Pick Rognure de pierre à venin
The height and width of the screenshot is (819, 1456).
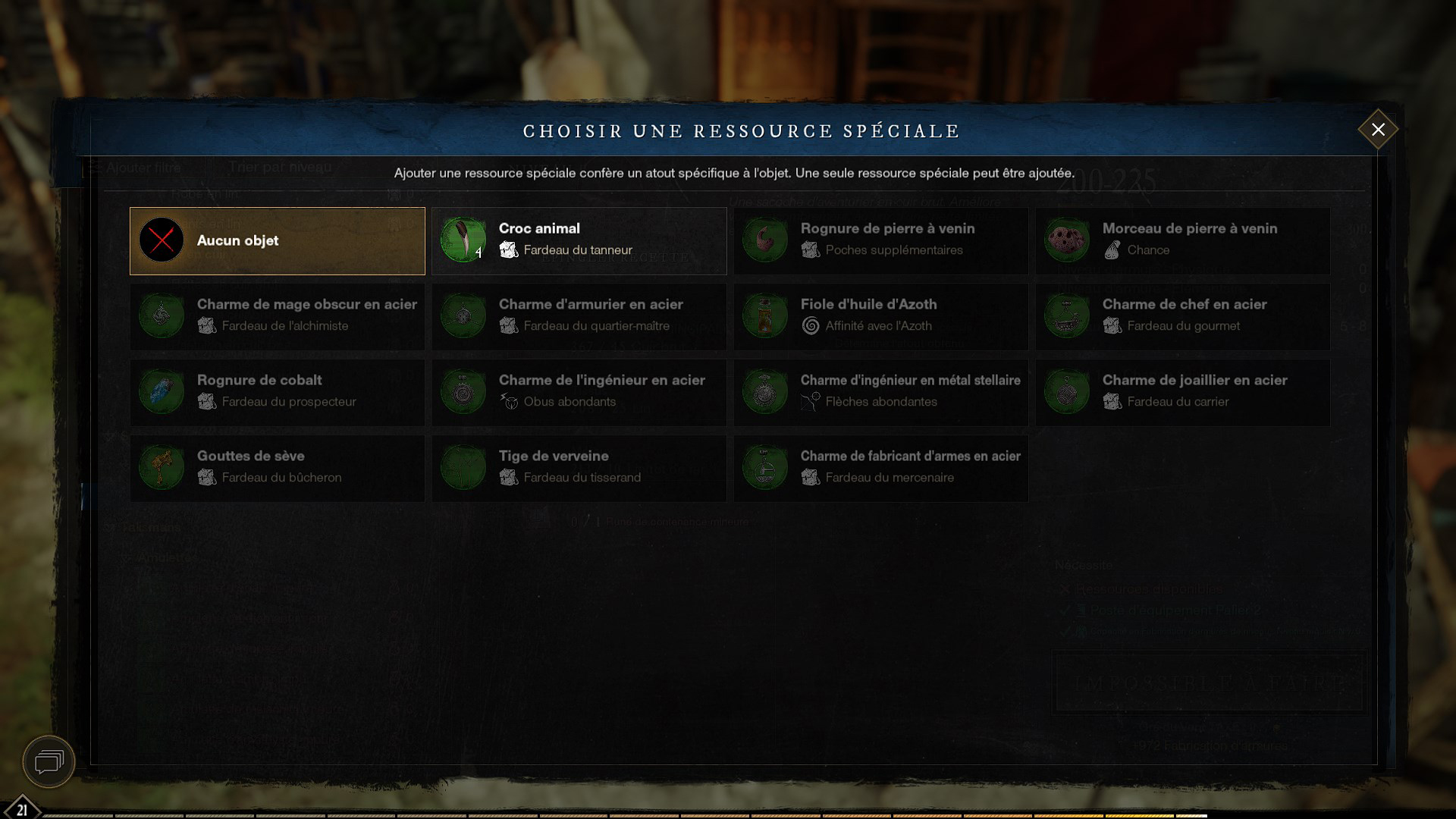point(880,241)
